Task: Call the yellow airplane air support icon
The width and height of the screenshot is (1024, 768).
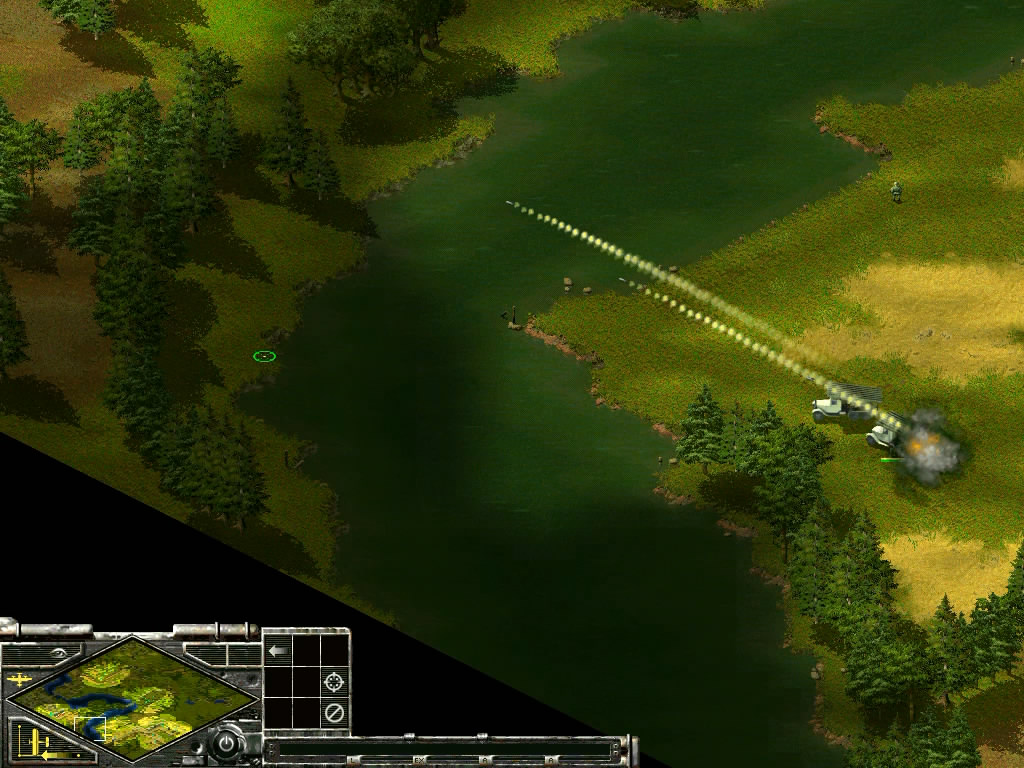Action: 19,680
